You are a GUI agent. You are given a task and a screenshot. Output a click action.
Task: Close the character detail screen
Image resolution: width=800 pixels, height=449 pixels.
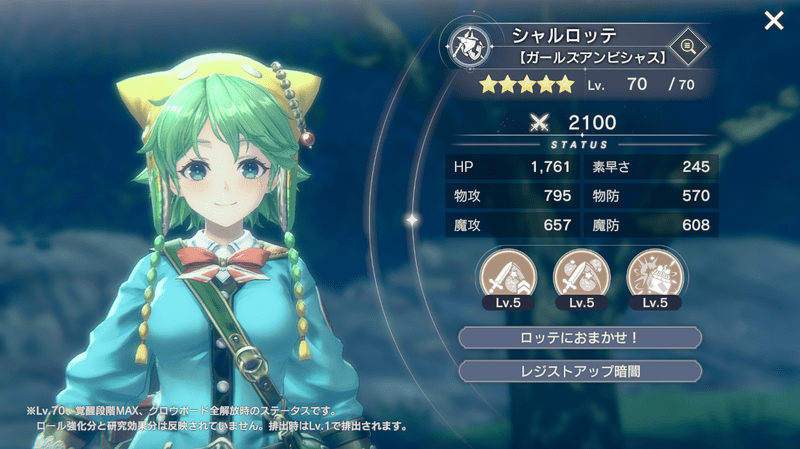(x=773, y=21)
